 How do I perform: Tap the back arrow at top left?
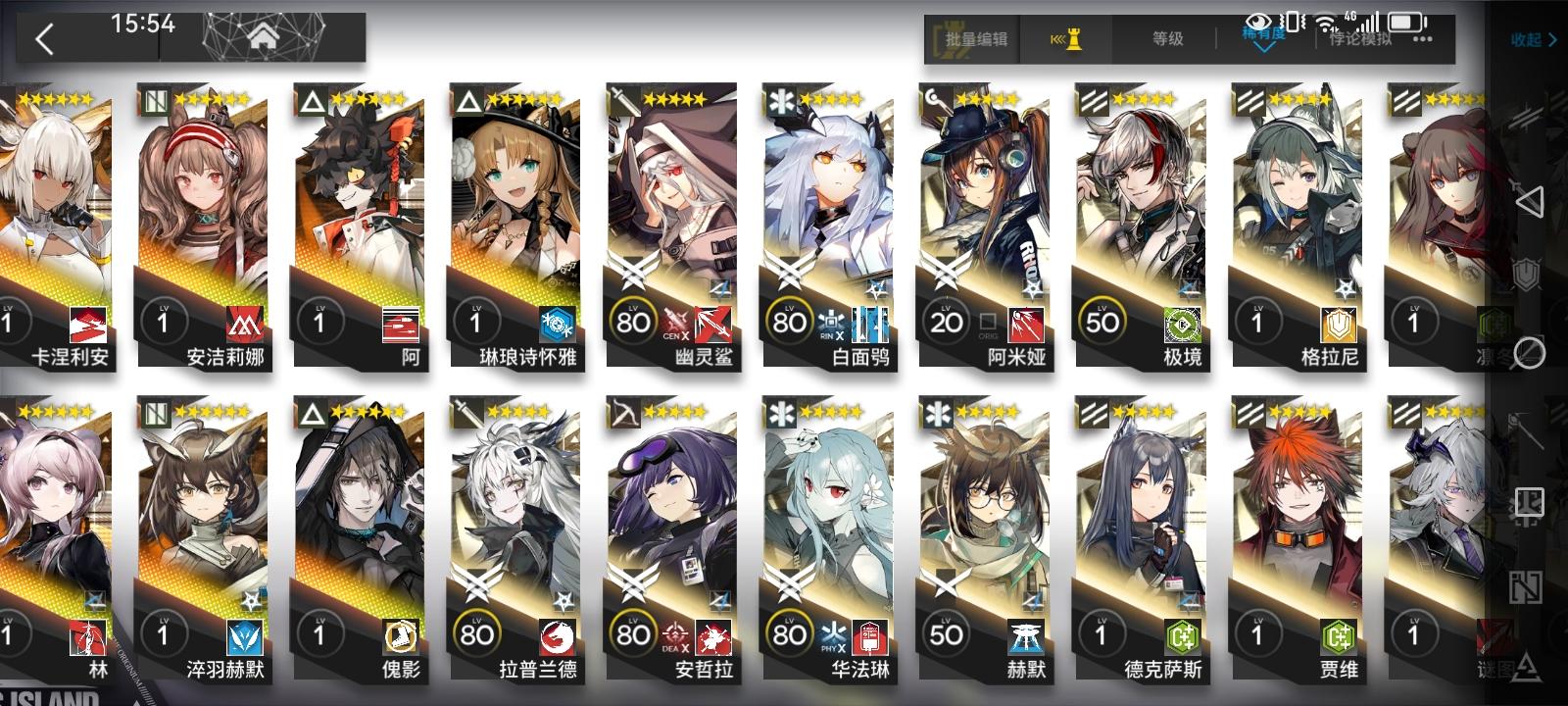pyautogui.click(x=43, y=39)
